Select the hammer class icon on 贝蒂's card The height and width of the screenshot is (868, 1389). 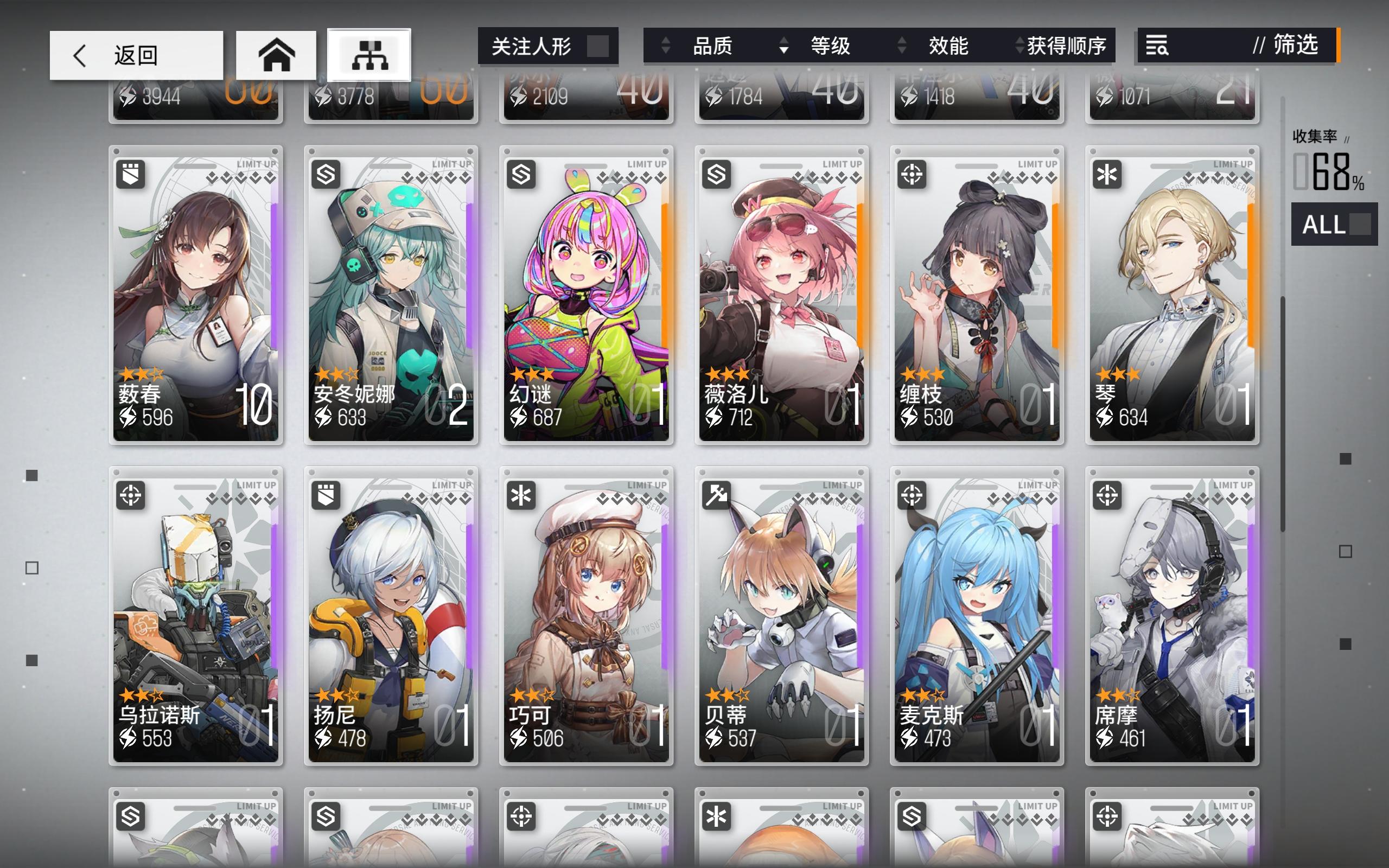tap(718, 496)
